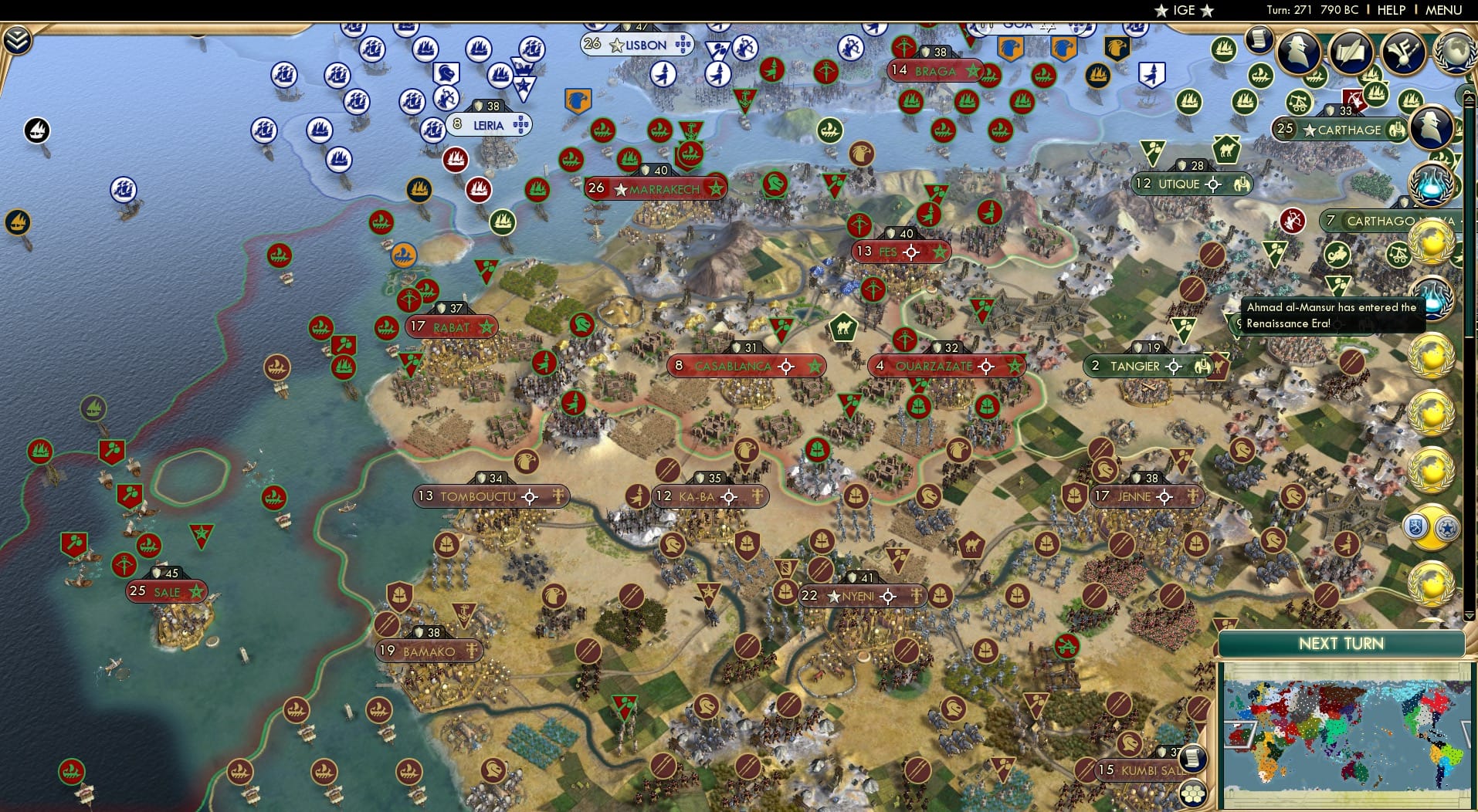Open the notification log scroll icon top-right

(1260, 40)
